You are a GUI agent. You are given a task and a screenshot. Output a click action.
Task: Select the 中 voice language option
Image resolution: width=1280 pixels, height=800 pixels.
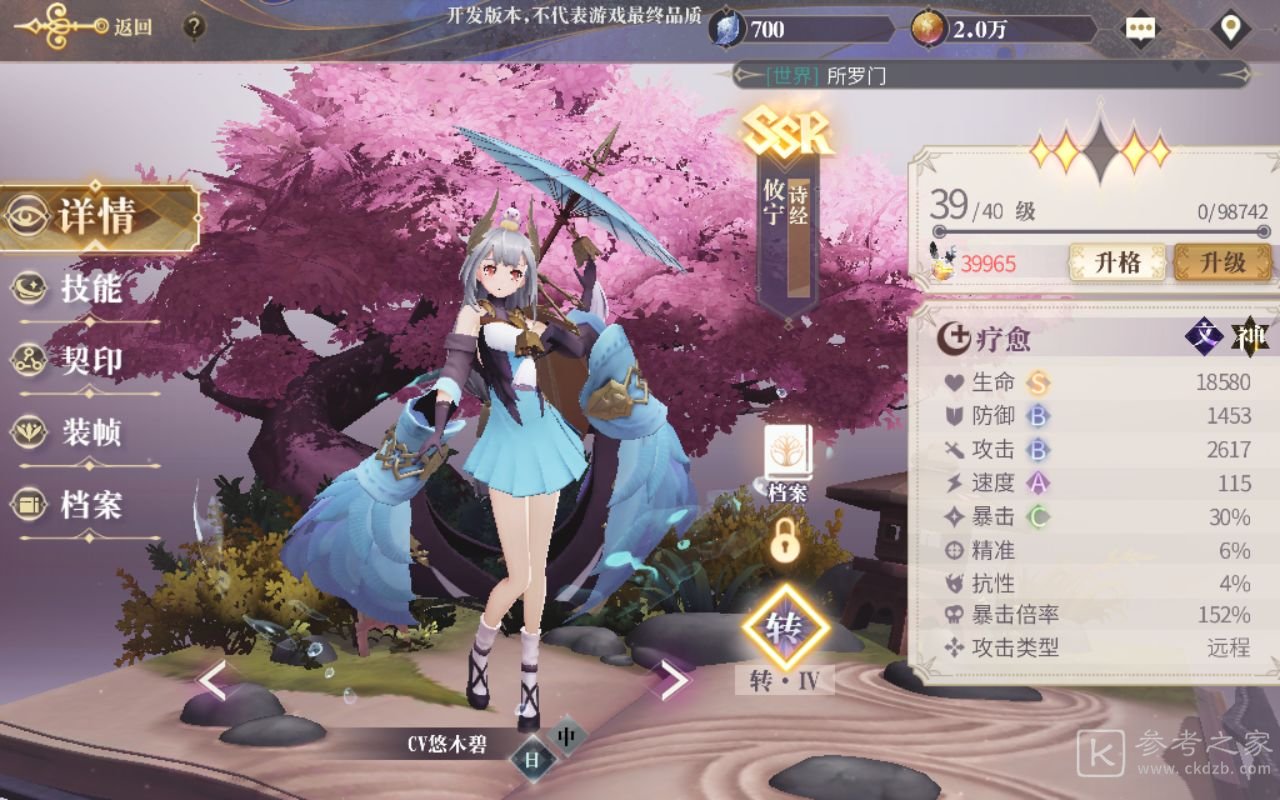coord(566,737)
